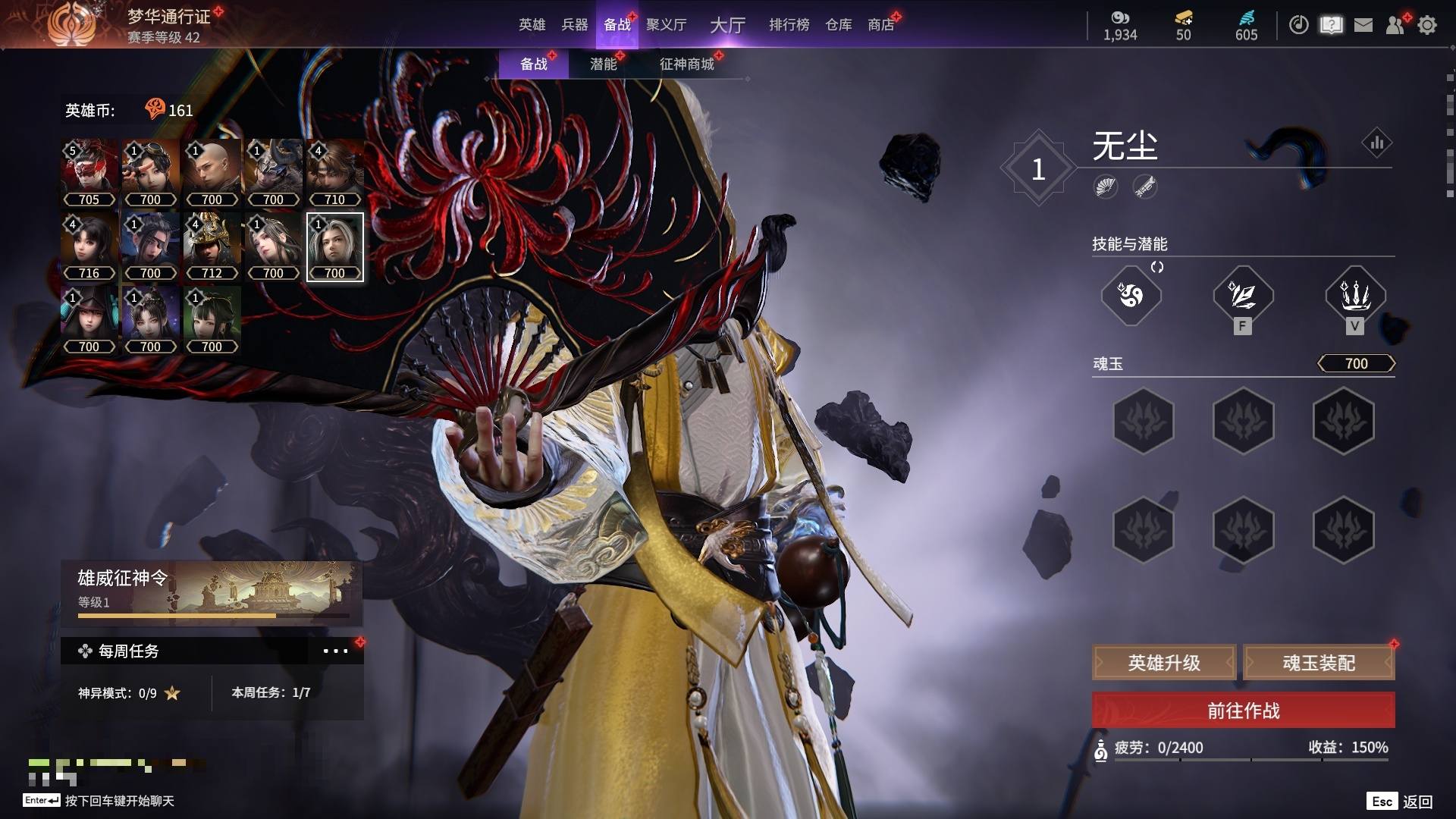
Task: Click the V ultimate skill icon
Action: click(x=1354, y=296)
